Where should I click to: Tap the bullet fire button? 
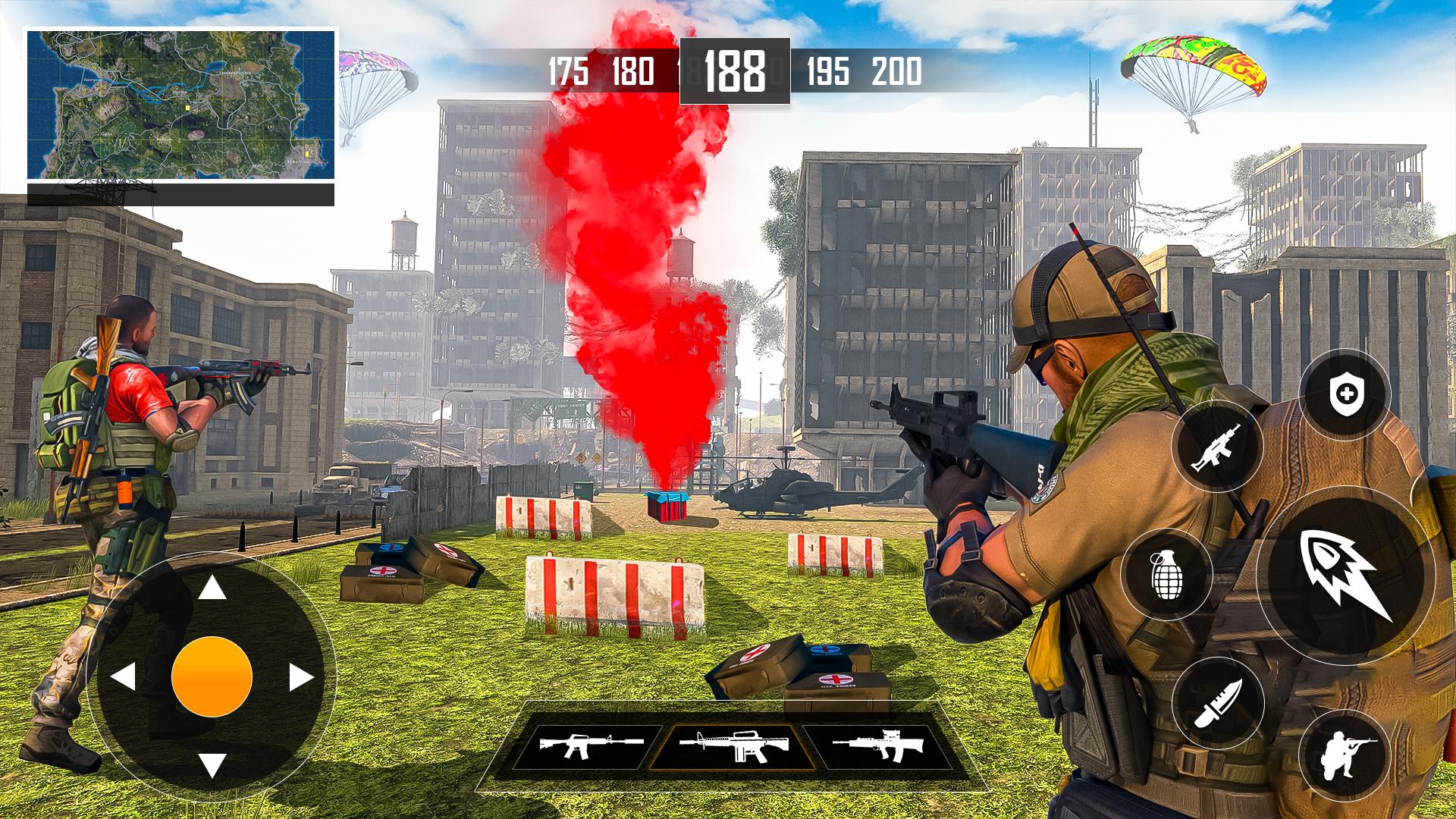1345,575
